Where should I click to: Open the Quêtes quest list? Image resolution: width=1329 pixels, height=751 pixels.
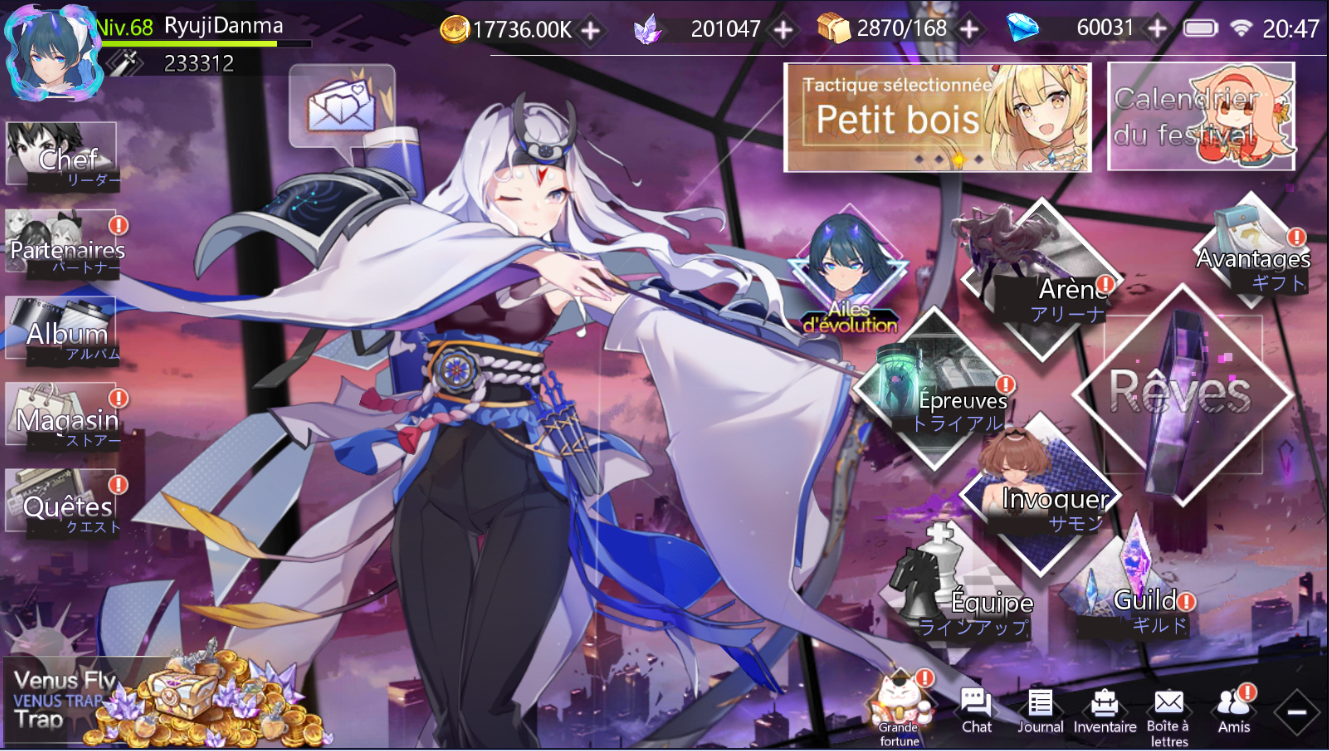[x=62, y=500]
